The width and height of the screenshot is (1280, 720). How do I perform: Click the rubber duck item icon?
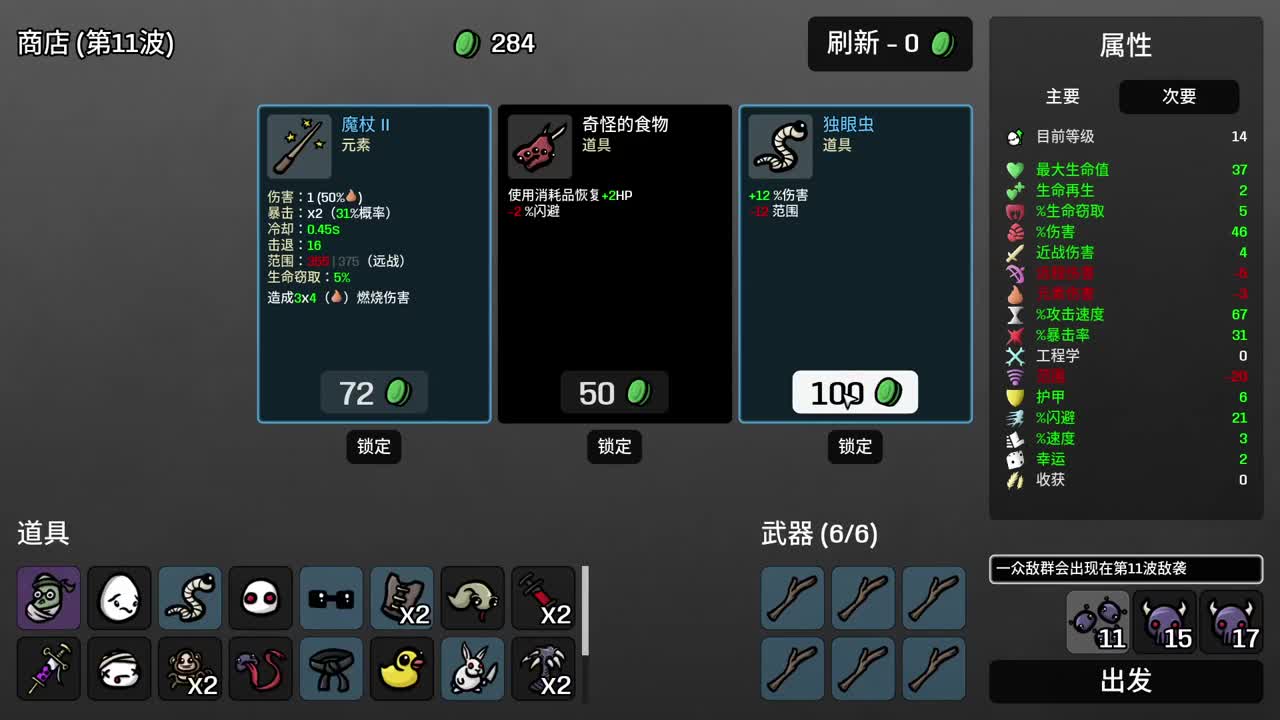pos(401,669)
